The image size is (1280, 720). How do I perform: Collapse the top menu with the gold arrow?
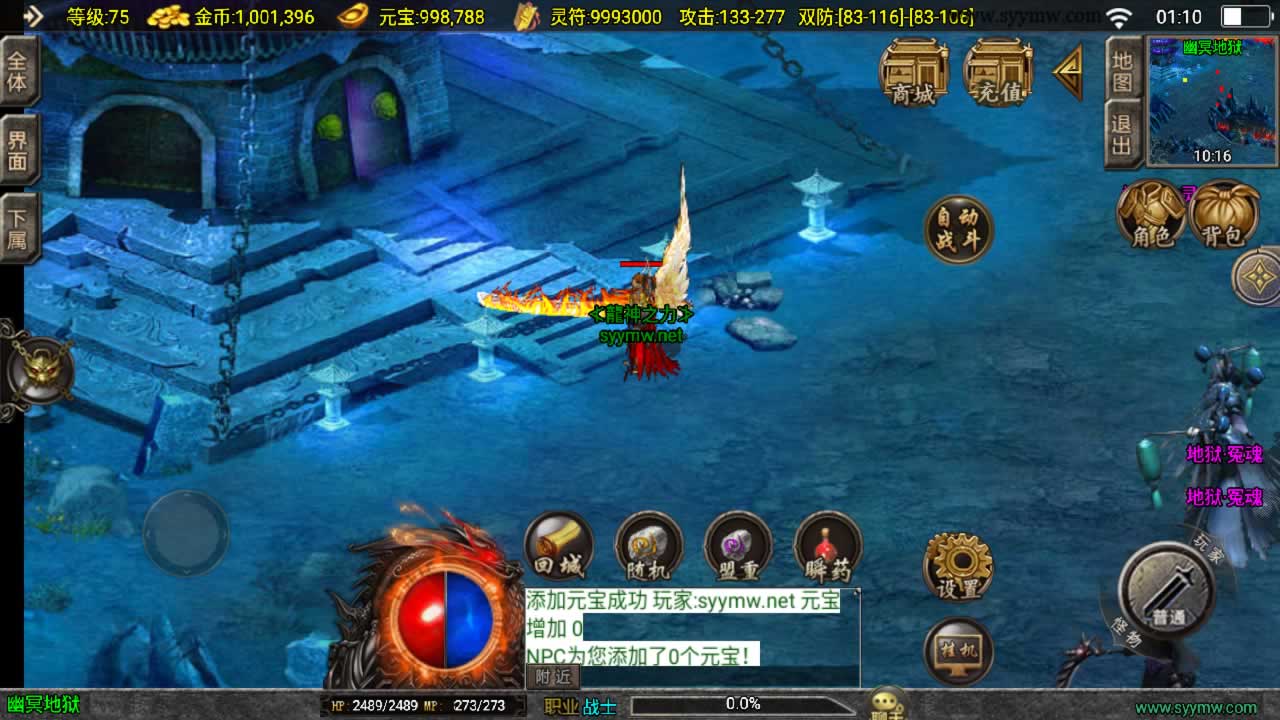(1068, 71)
